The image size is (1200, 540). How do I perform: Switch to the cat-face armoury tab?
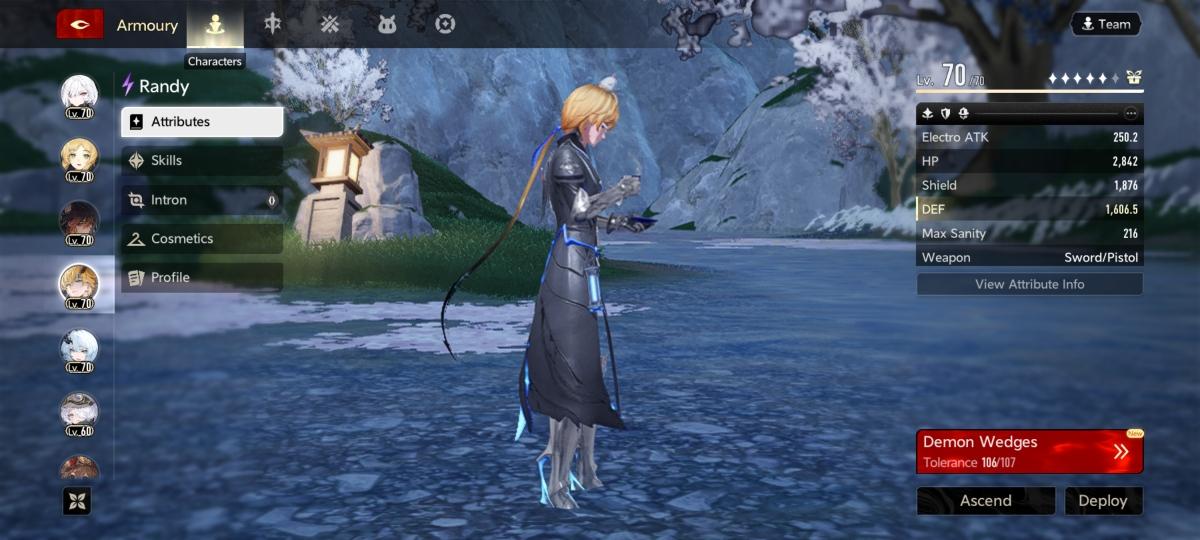click(x=387, y=25)
